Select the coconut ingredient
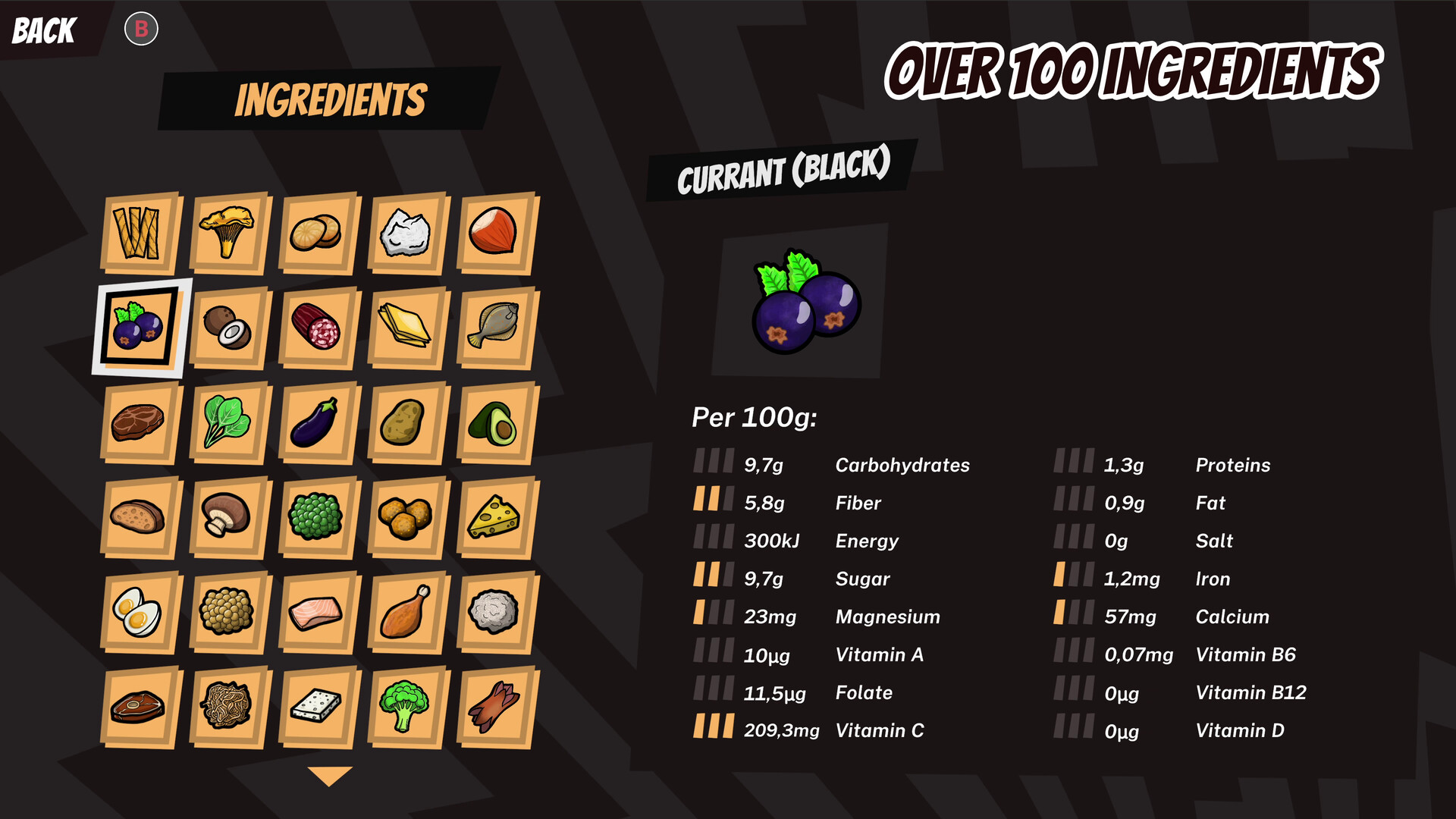The image size is (1456, 819). pyautogui.click(x=228, y=328)
